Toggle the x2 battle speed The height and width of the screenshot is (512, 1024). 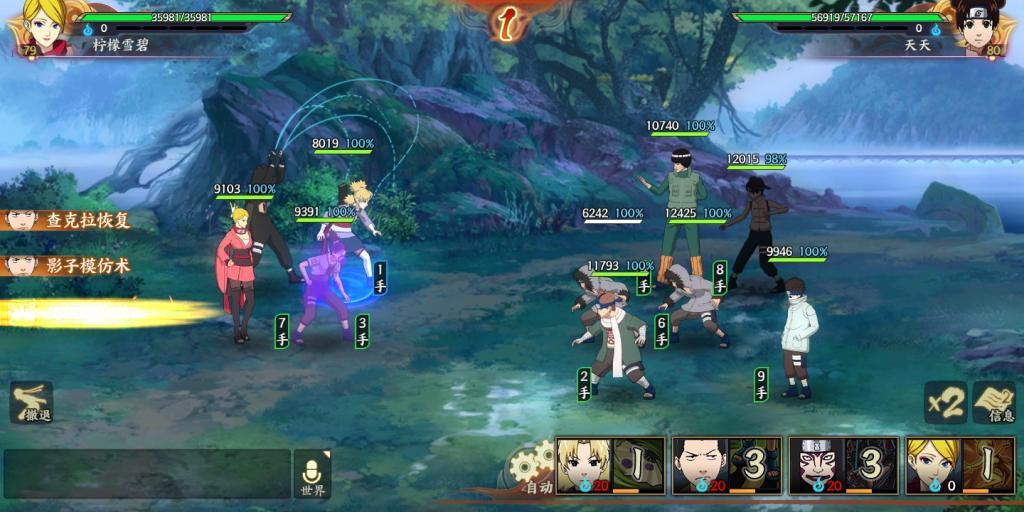point(944,402)
